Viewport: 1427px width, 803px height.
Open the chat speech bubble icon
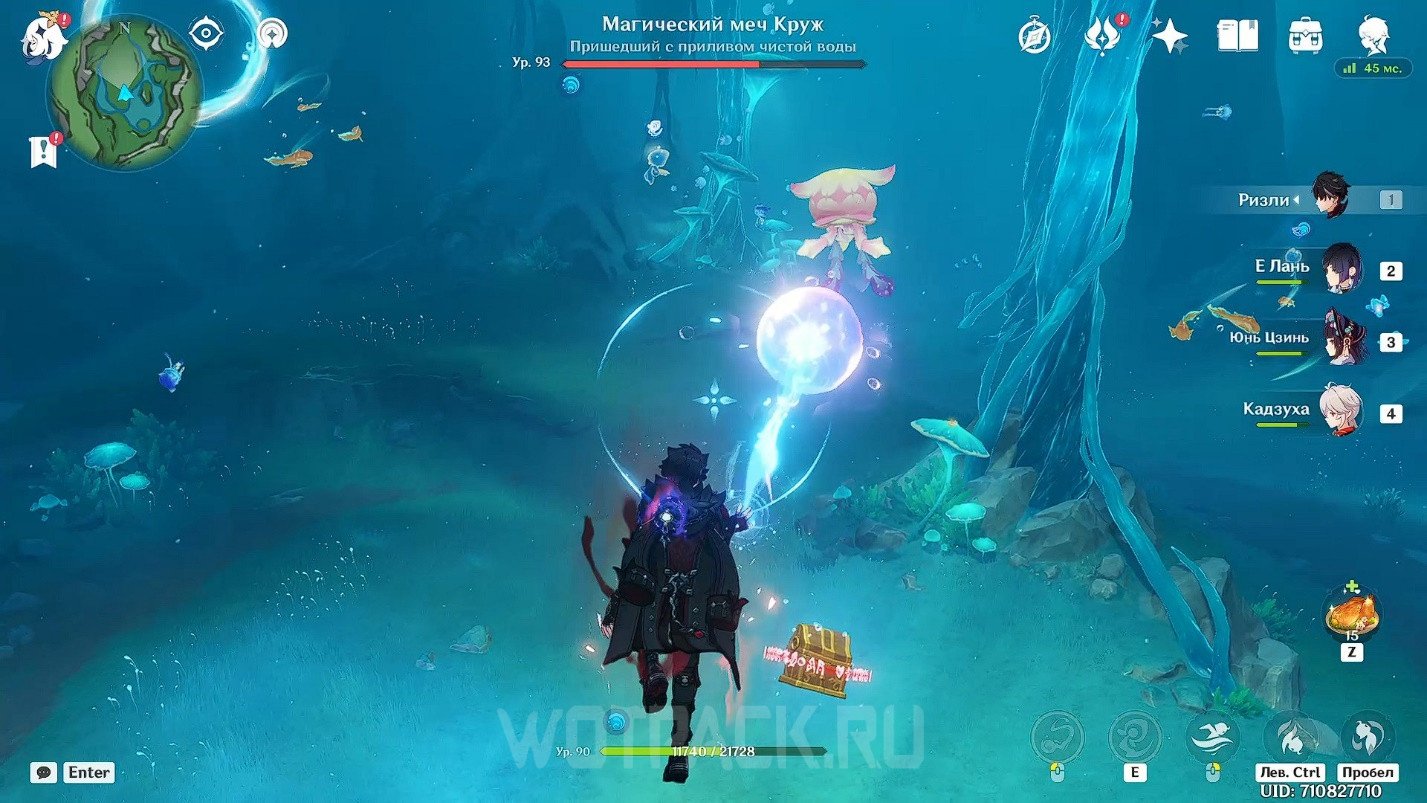pos(44,772)
